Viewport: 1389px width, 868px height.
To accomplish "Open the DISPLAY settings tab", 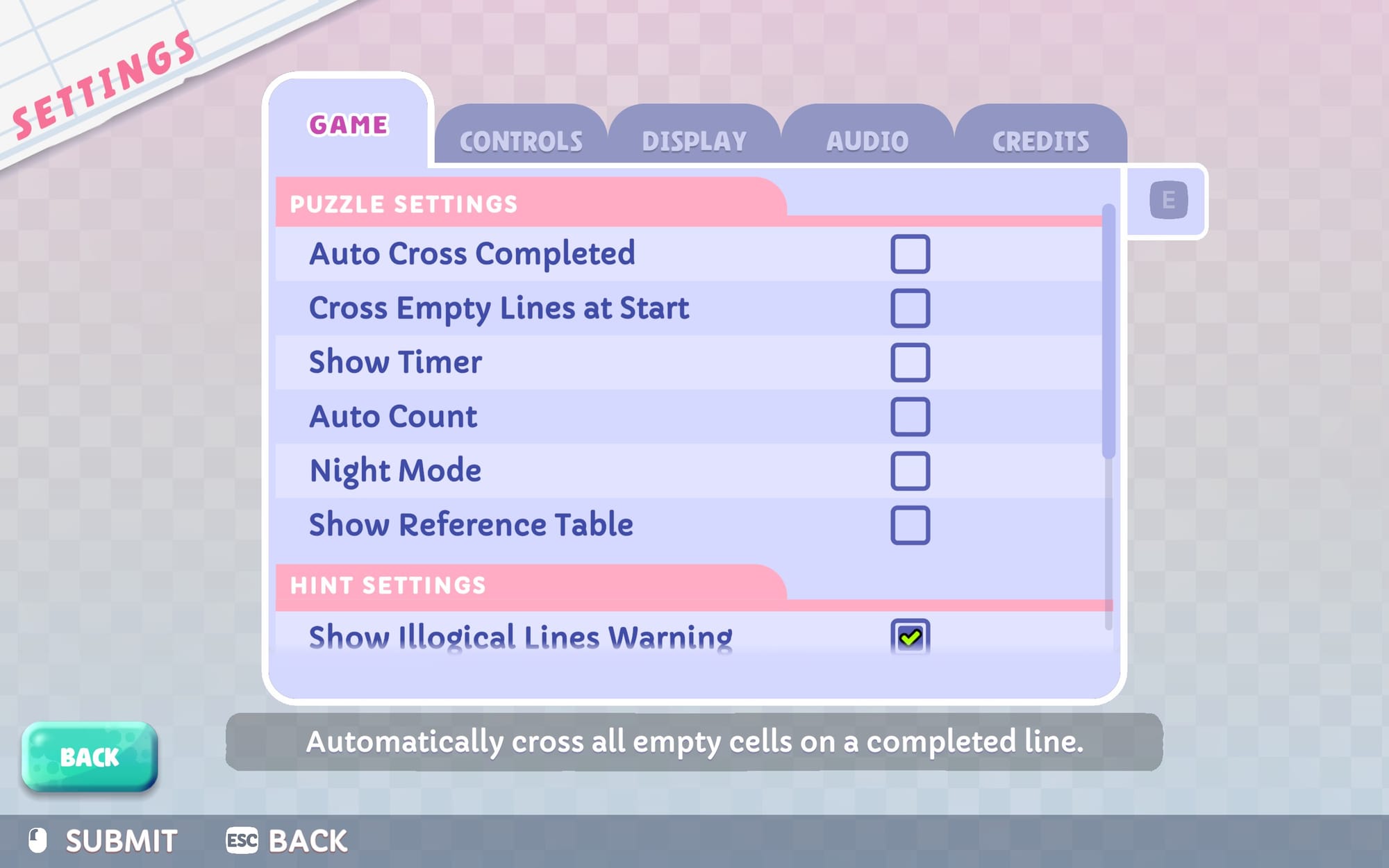I will pos(694,139).
